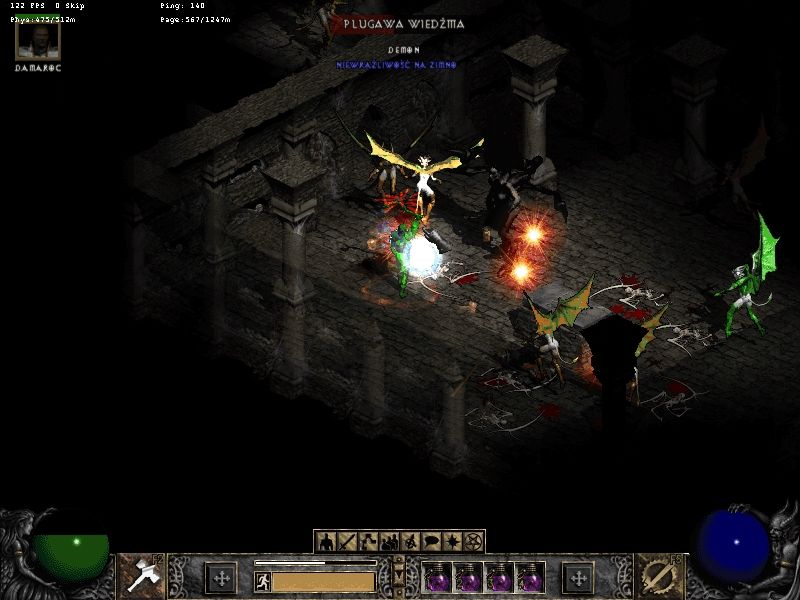The width and height of the screenshot is (800, 600).
Task: Open the character sheet silhouette icon
Action: tap(326, 542)
